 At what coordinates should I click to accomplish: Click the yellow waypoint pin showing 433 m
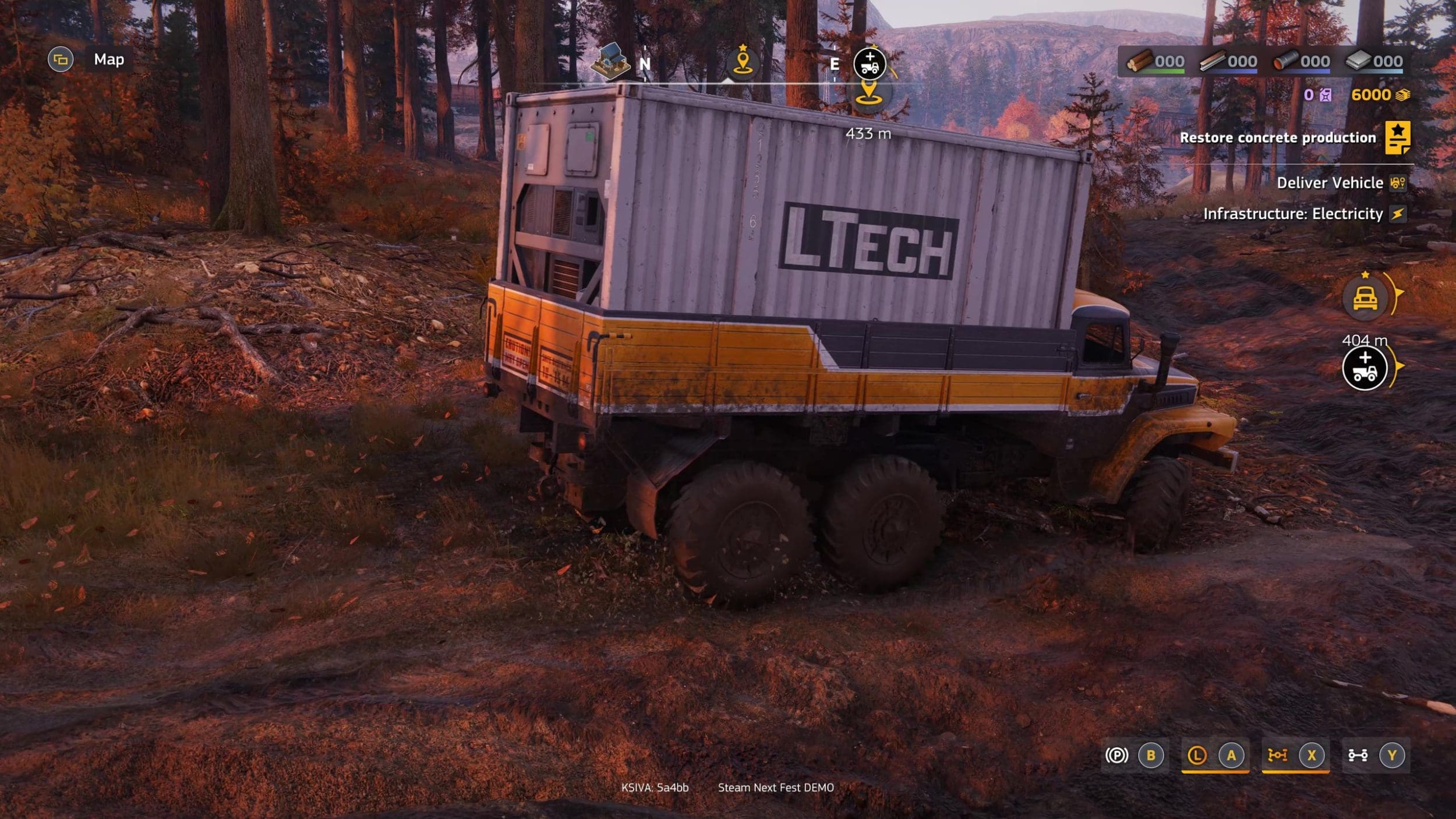point(868,93)
